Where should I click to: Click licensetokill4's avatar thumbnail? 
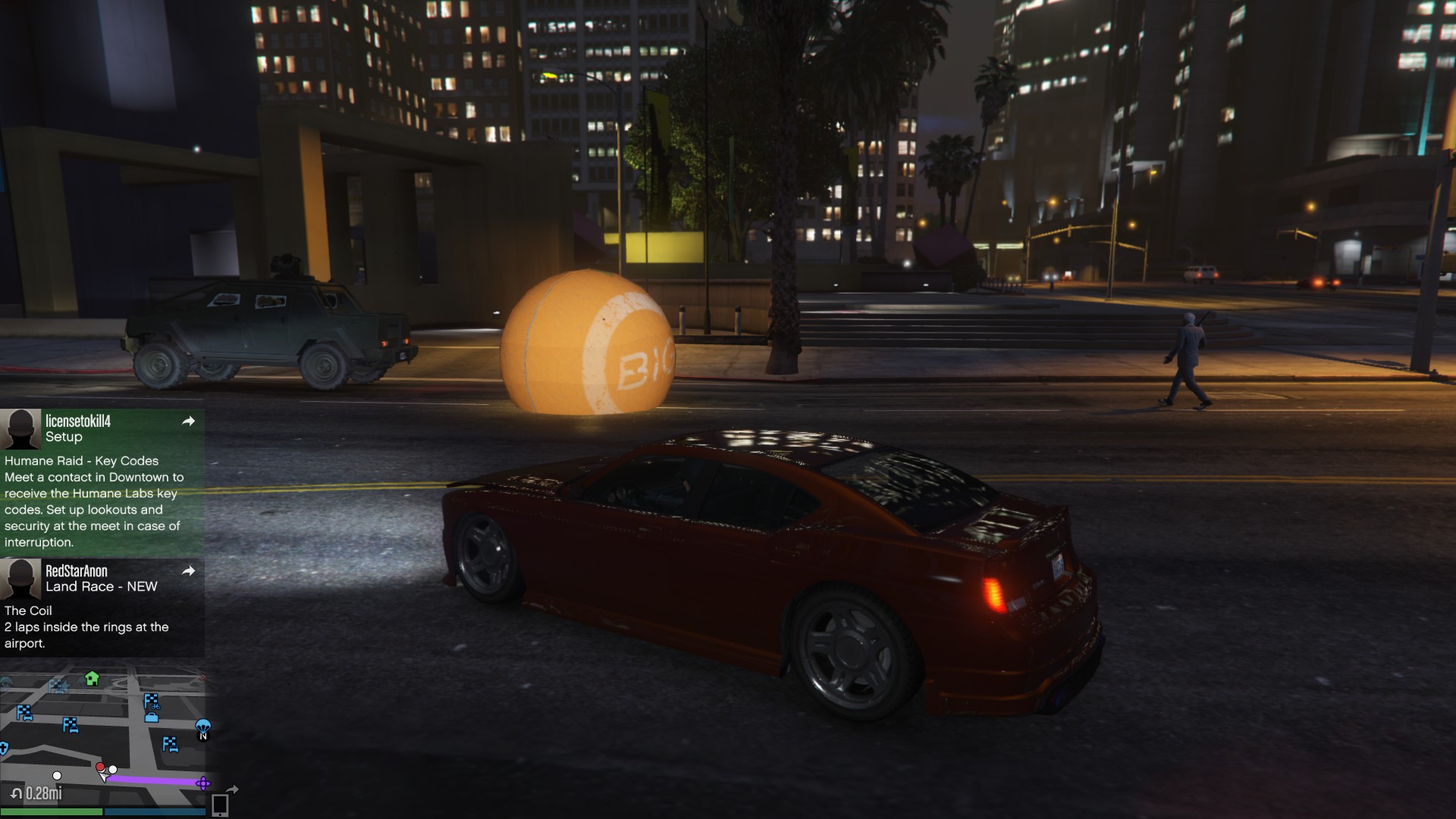click(20, 428)
